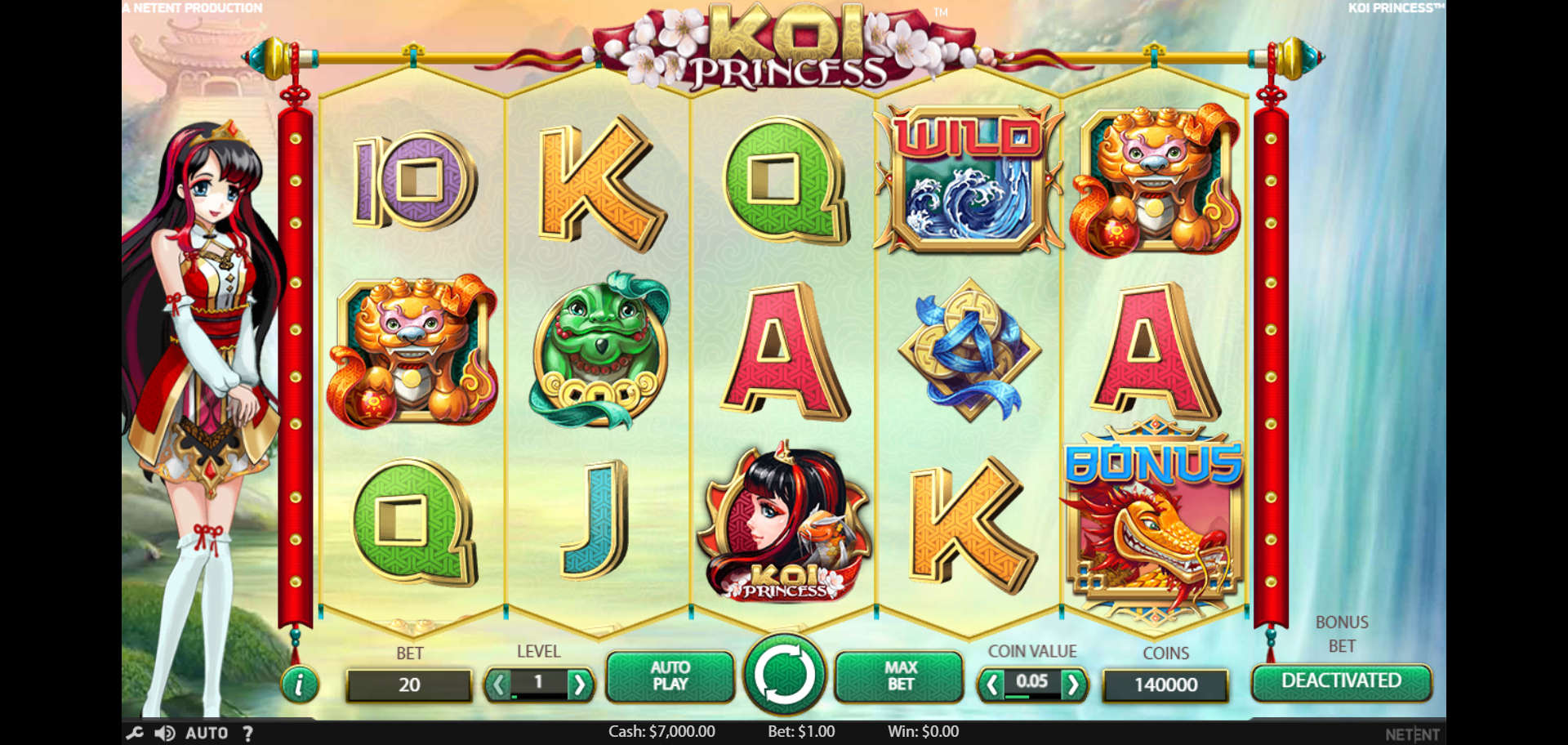Mute sound with the speaker icon

165,733
